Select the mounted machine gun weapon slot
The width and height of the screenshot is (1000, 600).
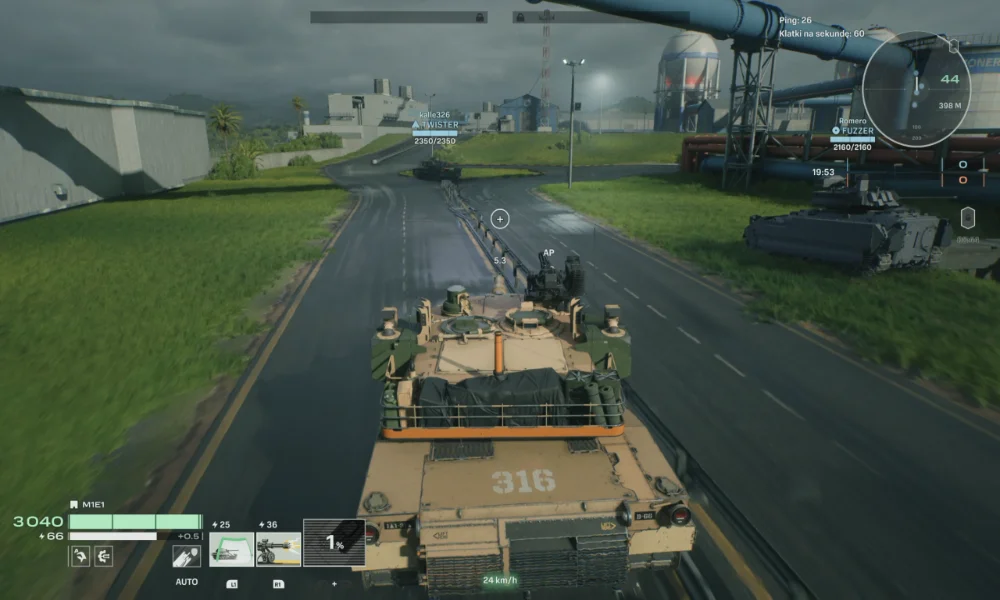(x=278, y=549)
